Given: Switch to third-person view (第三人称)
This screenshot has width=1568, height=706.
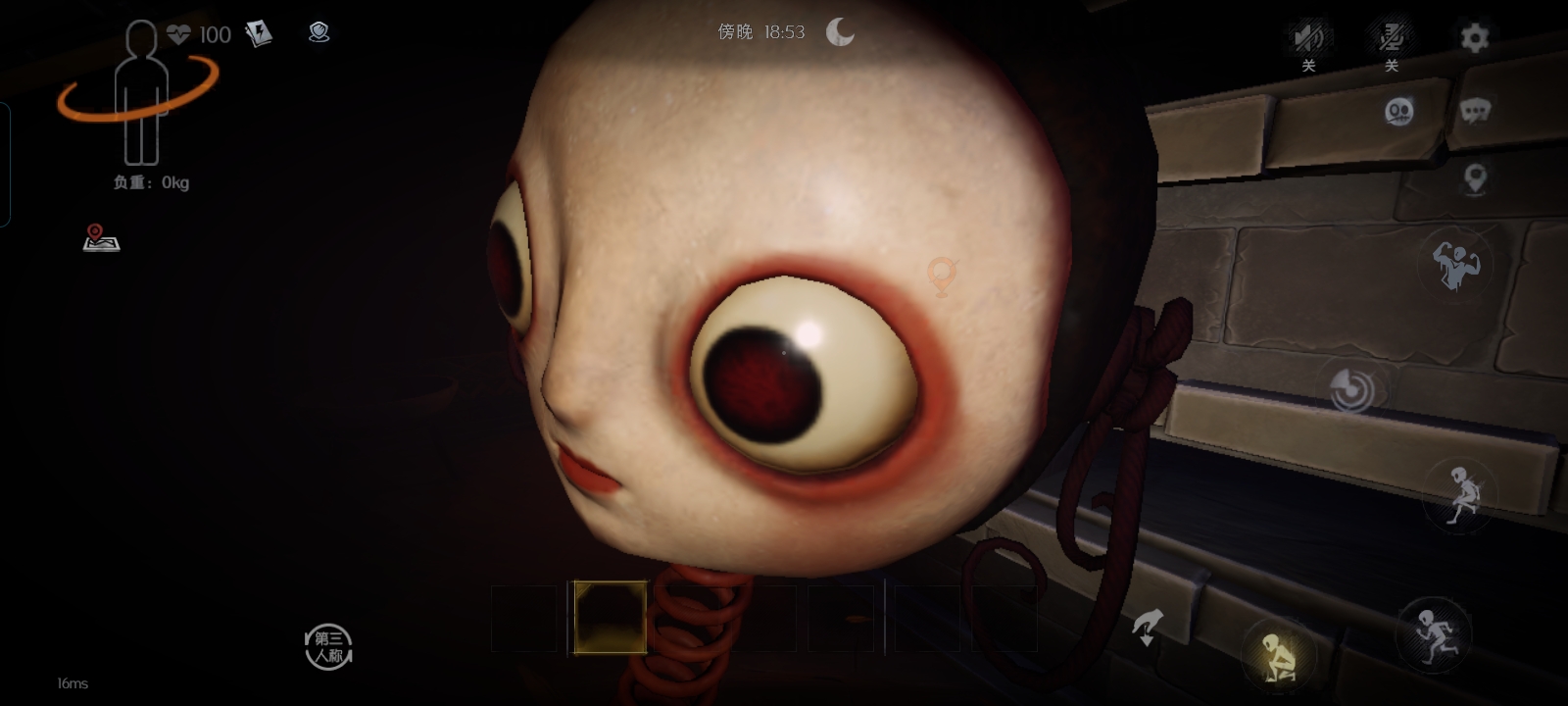Looking at the screenshot, I should (x=328, y=647).
